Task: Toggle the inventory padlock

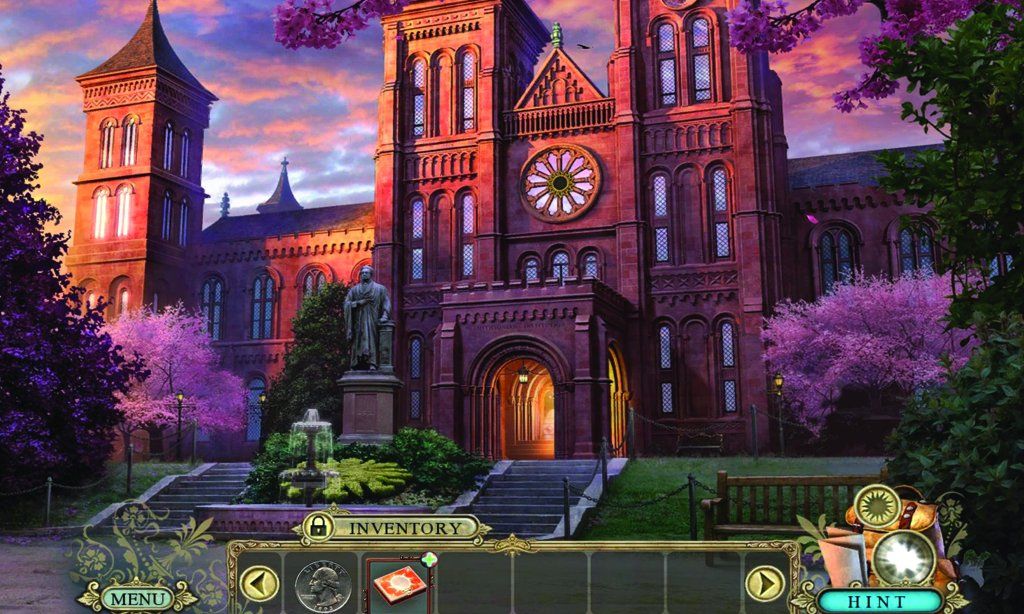Action: pos(318,527)
